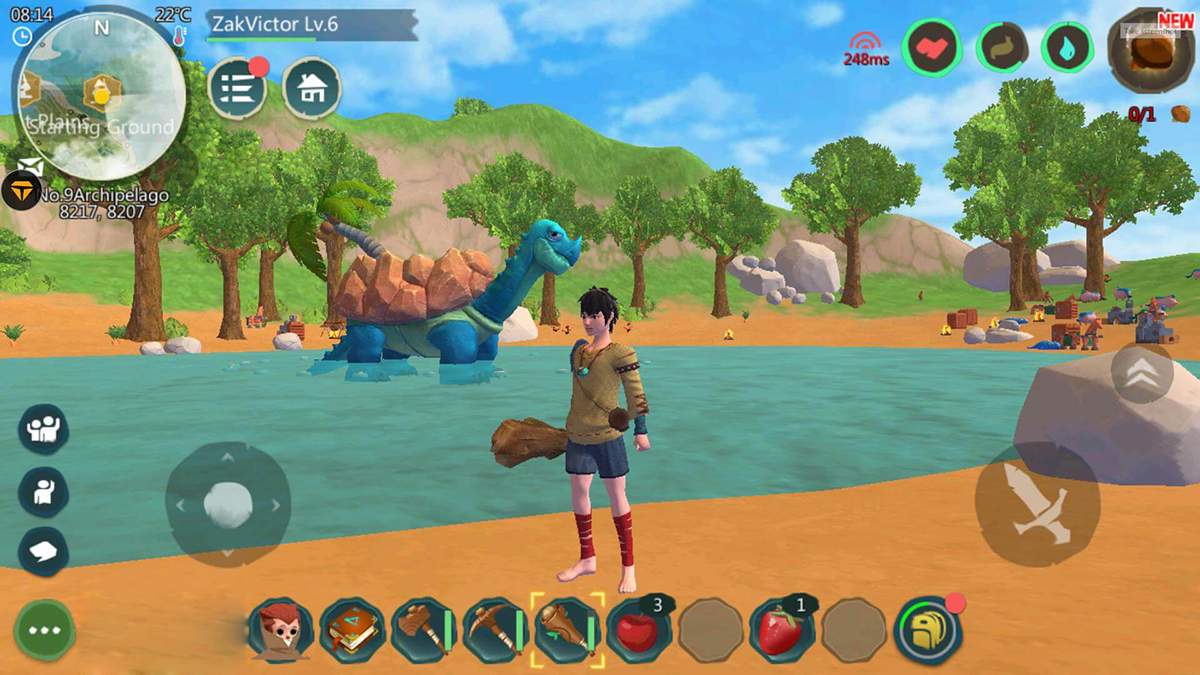Select the pickaxe hotbar slot

(494, 630)
